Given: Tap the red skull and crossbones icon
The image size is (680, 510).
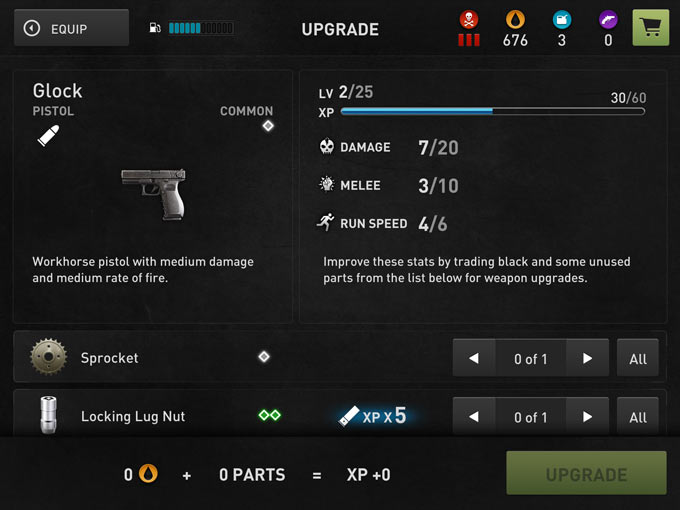Looking at the screenshot, I should click(x=469, y=19).
